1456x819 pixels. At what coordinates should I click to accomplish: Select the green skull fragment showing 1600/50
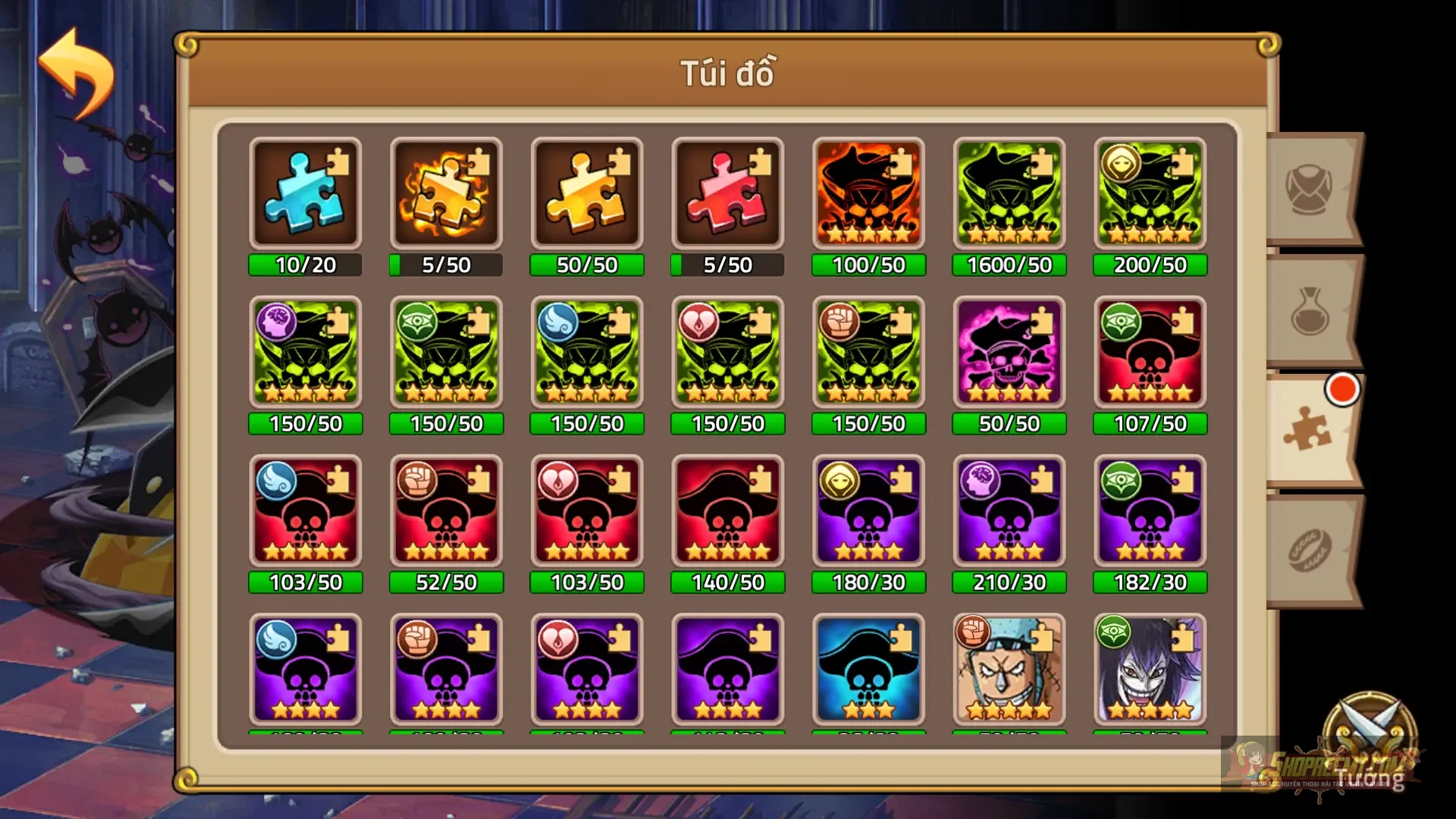pos(1009,194)
